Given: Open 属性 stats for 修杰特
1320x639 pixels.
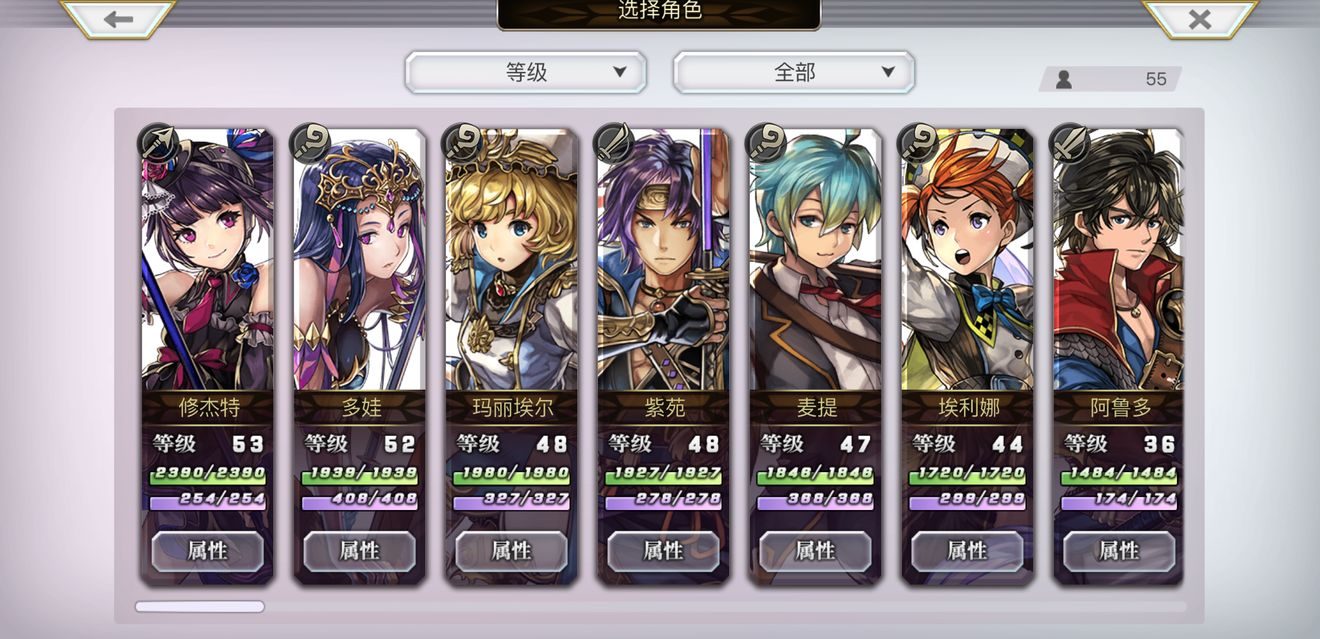Looking at the screenshot, I should tap(207, 551).
